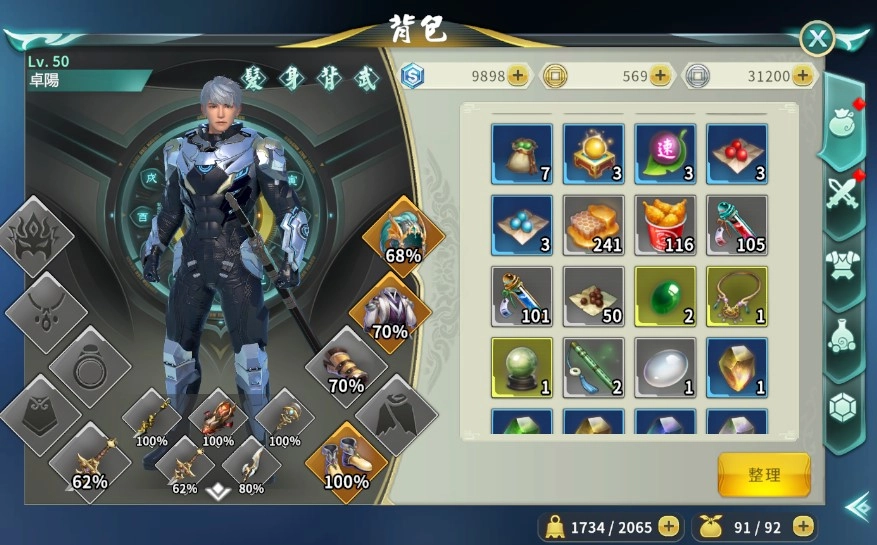Switch to the hexagon gem tab
Image resolution: width=877 pixels, height=545 pixels.
[842, 407]
